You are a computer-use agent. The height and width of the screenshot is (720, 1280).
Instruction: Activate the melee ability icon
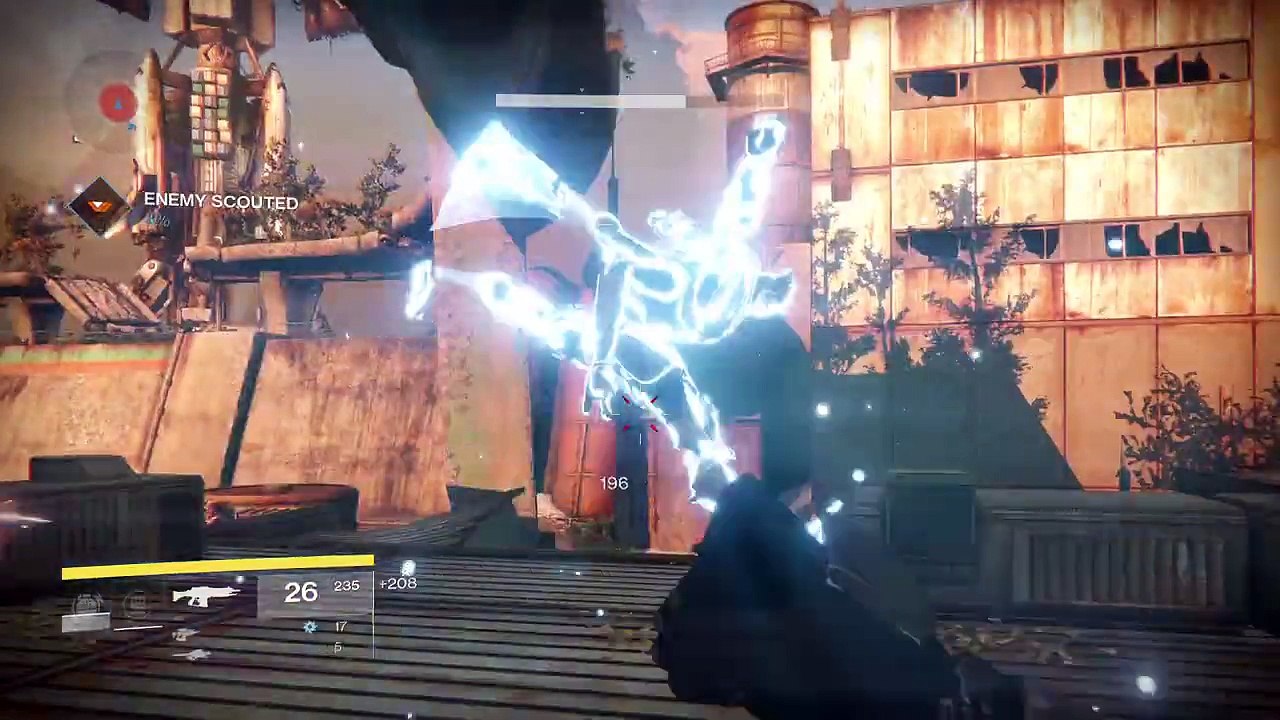[x=135, y=602]
